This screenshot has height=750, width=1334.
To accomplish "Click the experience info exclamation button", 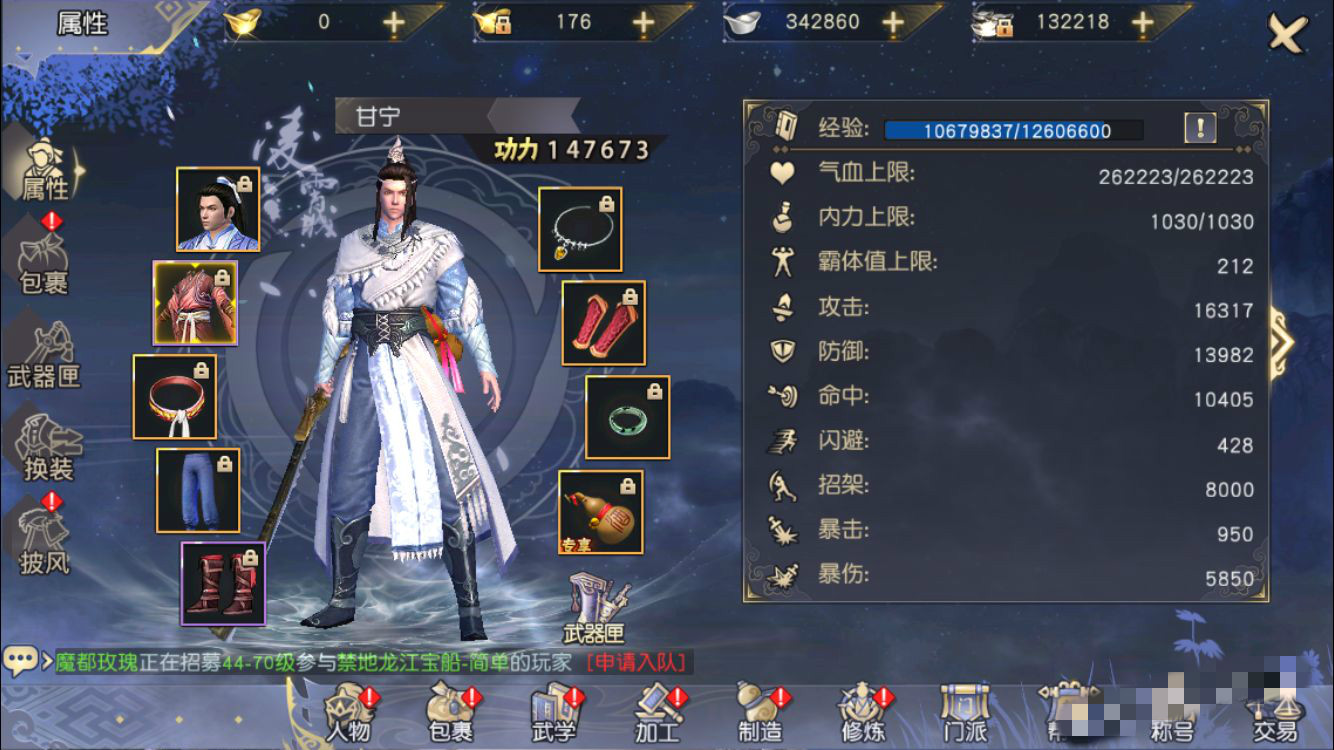I will pos(1200,127).
